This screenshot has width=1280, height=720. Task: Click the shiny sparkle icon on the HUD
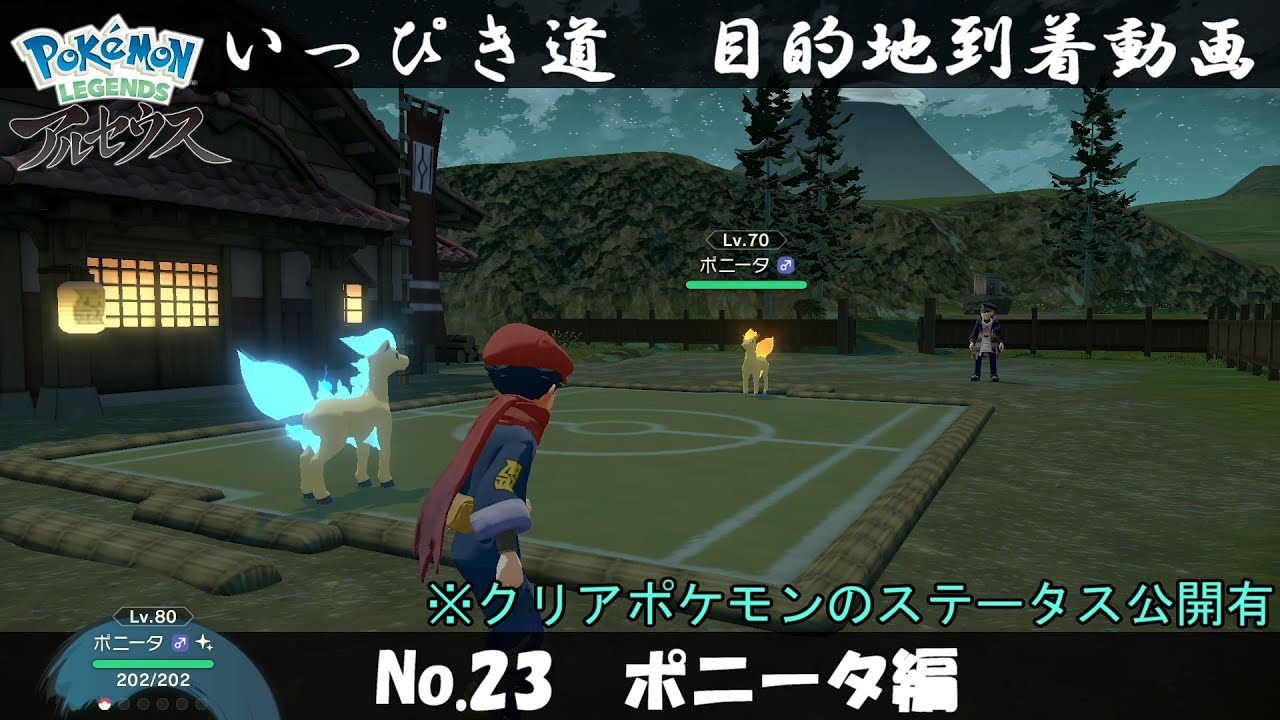click(204, 643)
